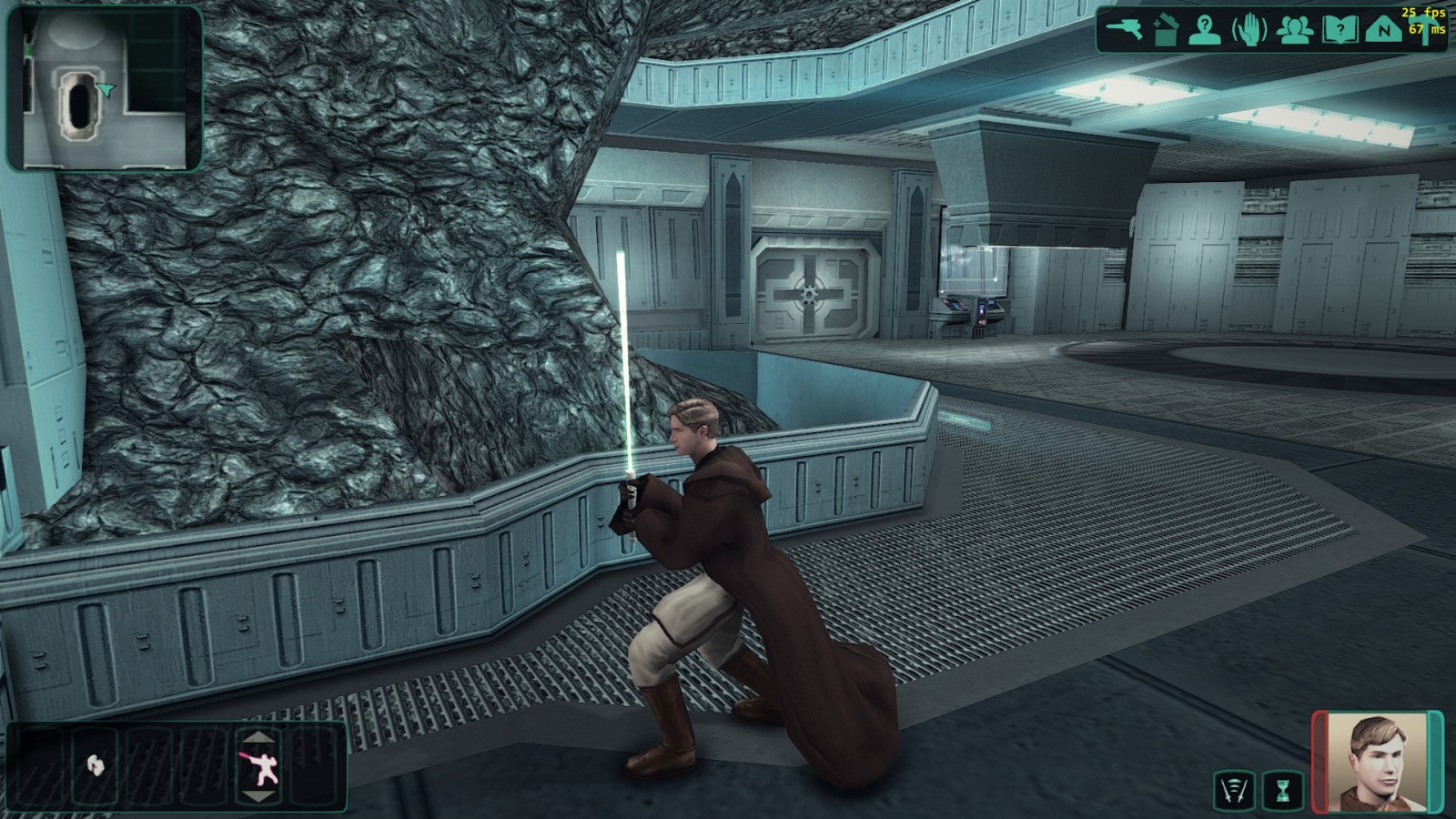Click the minimap in the corner
The width and height of the screenshot is (1456, 819).
(x=105, y=88)
